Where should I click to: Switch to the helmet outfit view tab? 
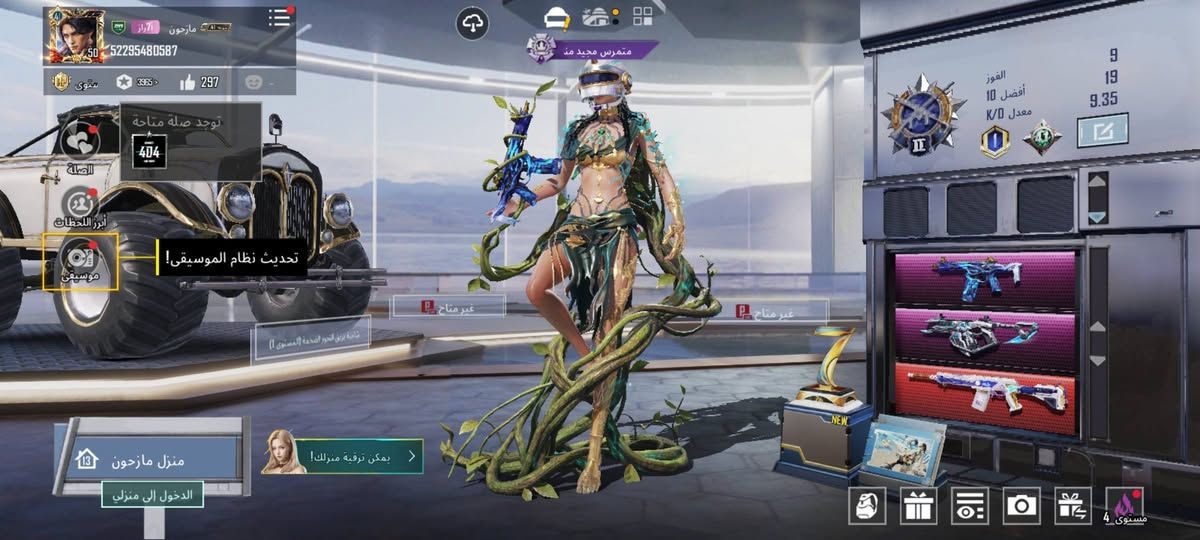tap(557, 16)
